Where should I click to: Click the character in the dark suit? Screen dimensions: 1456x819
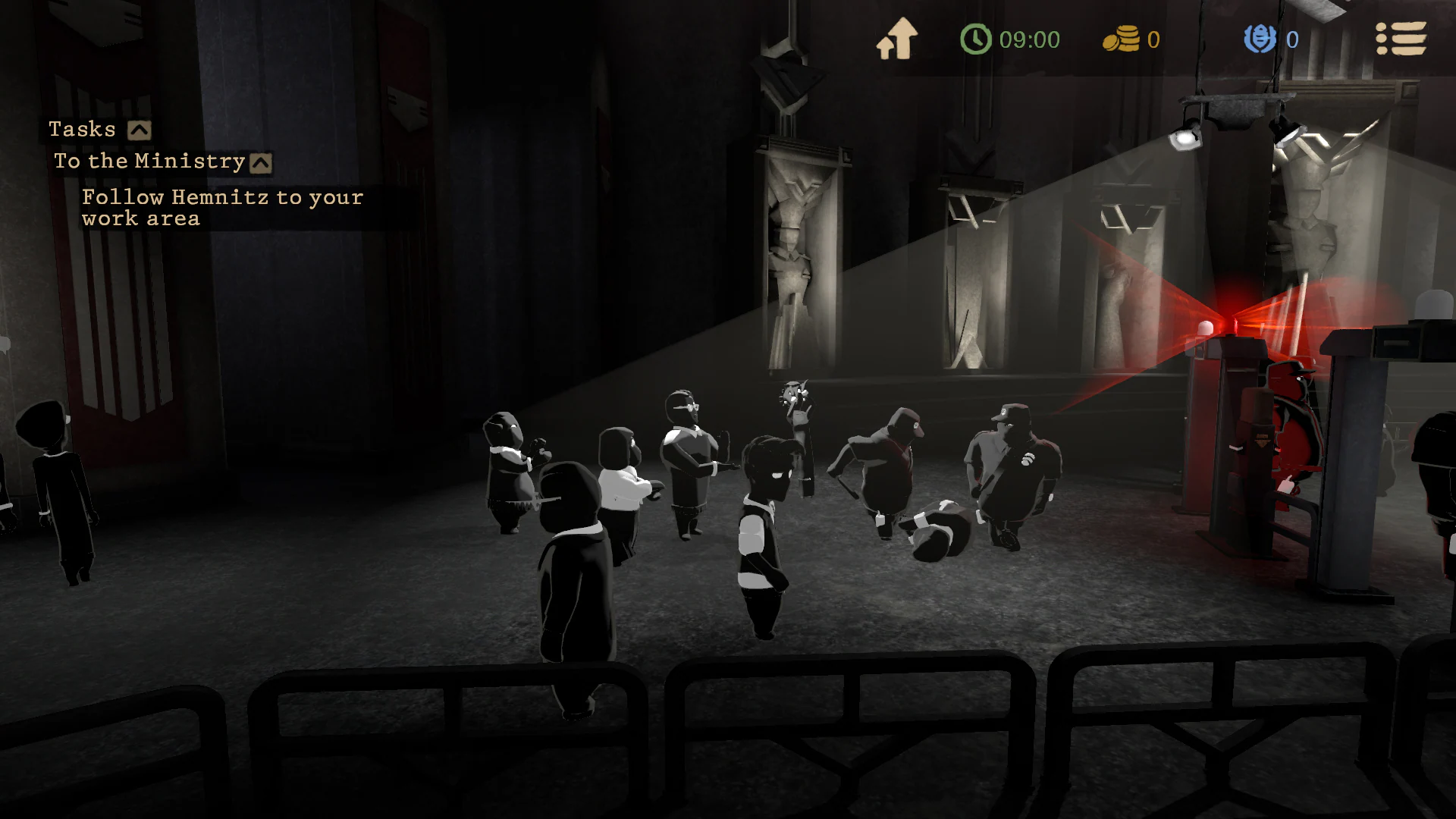[576, 576]
